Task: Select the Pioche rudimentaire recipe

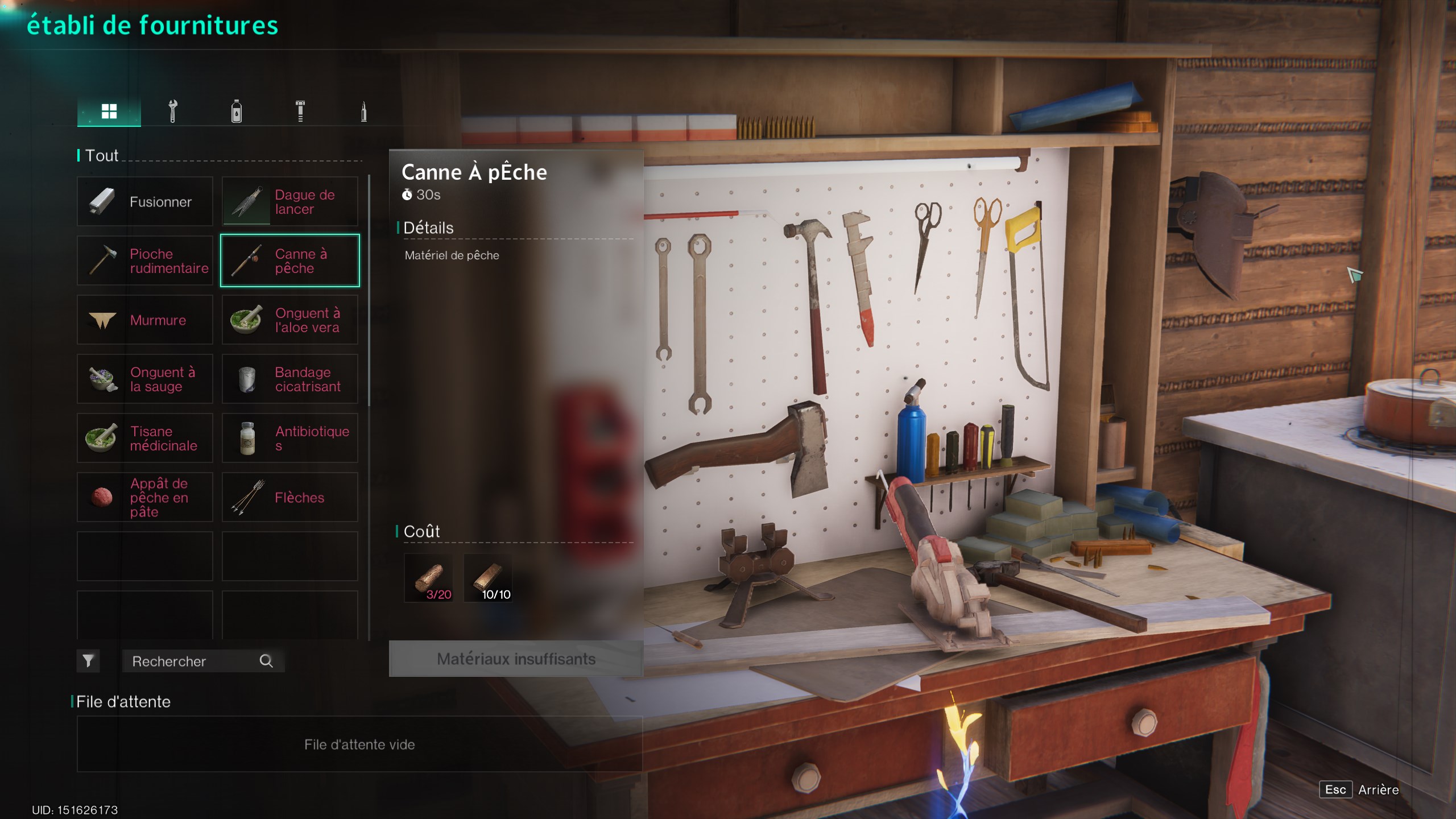Action: 145,260
